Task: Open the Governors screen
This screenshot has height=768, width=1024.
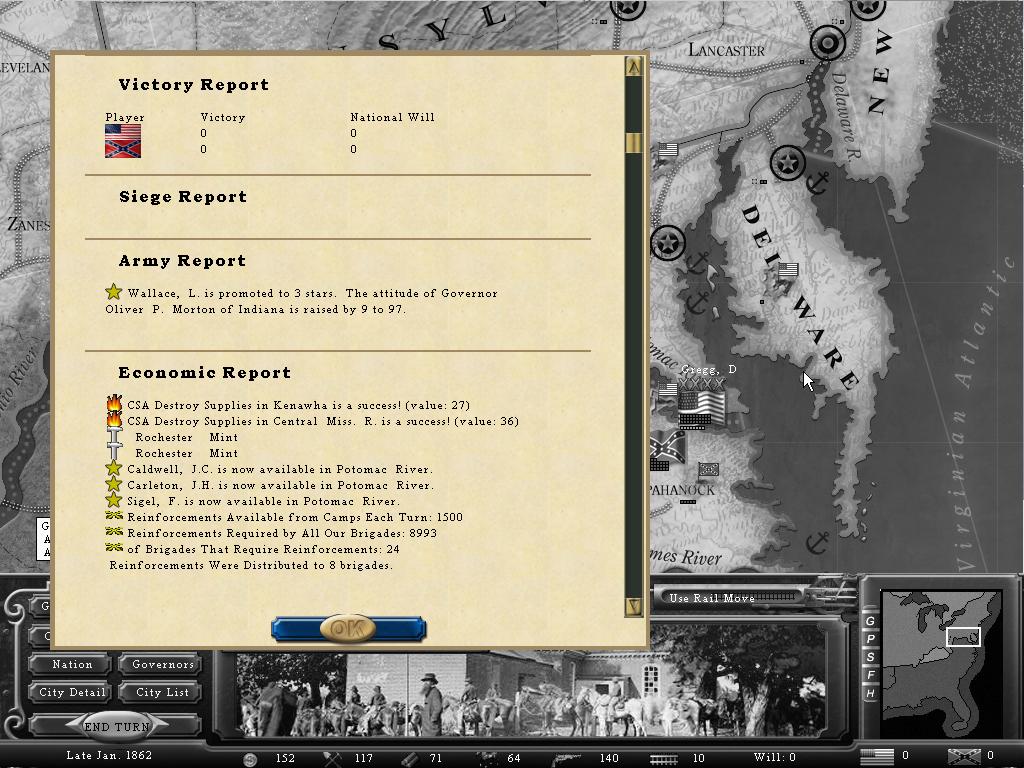Action: point(162,664)
